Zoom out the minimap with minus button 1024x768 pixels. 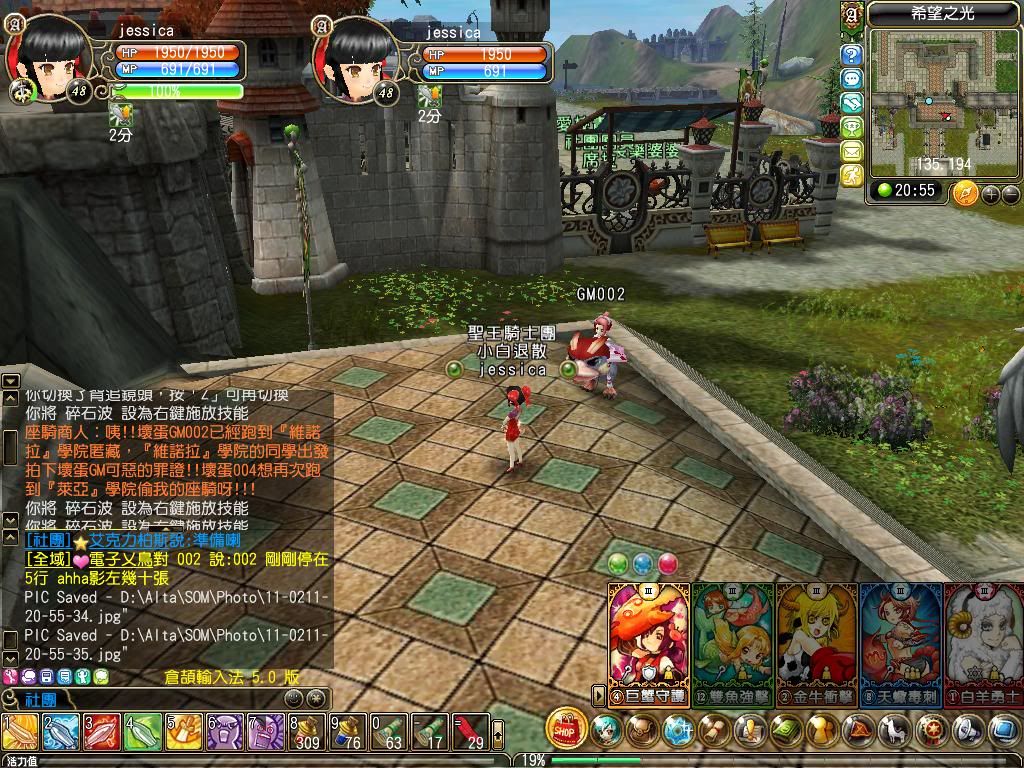coord(1010,194)
